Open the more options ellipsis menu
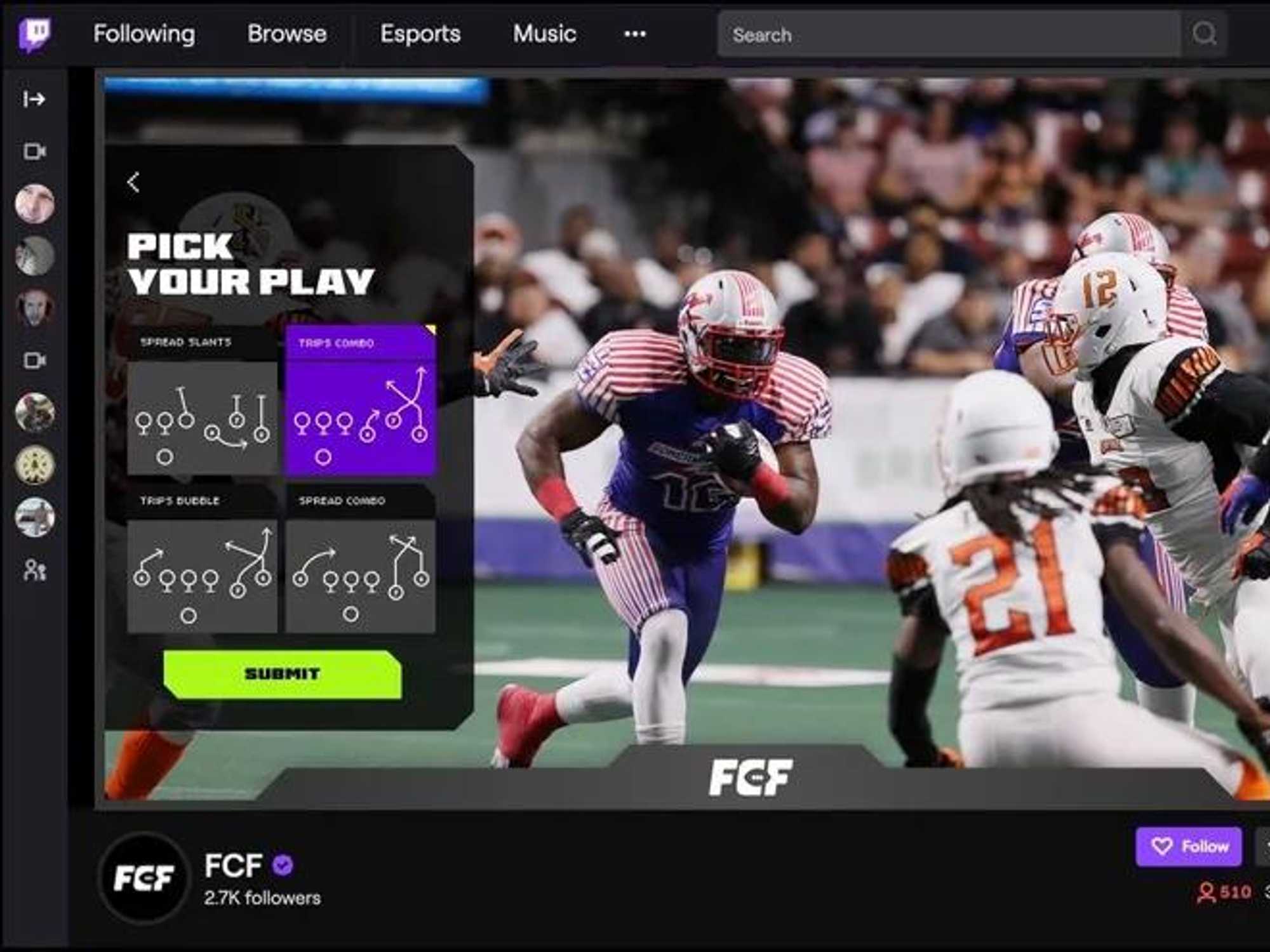 tap(634, 35)
